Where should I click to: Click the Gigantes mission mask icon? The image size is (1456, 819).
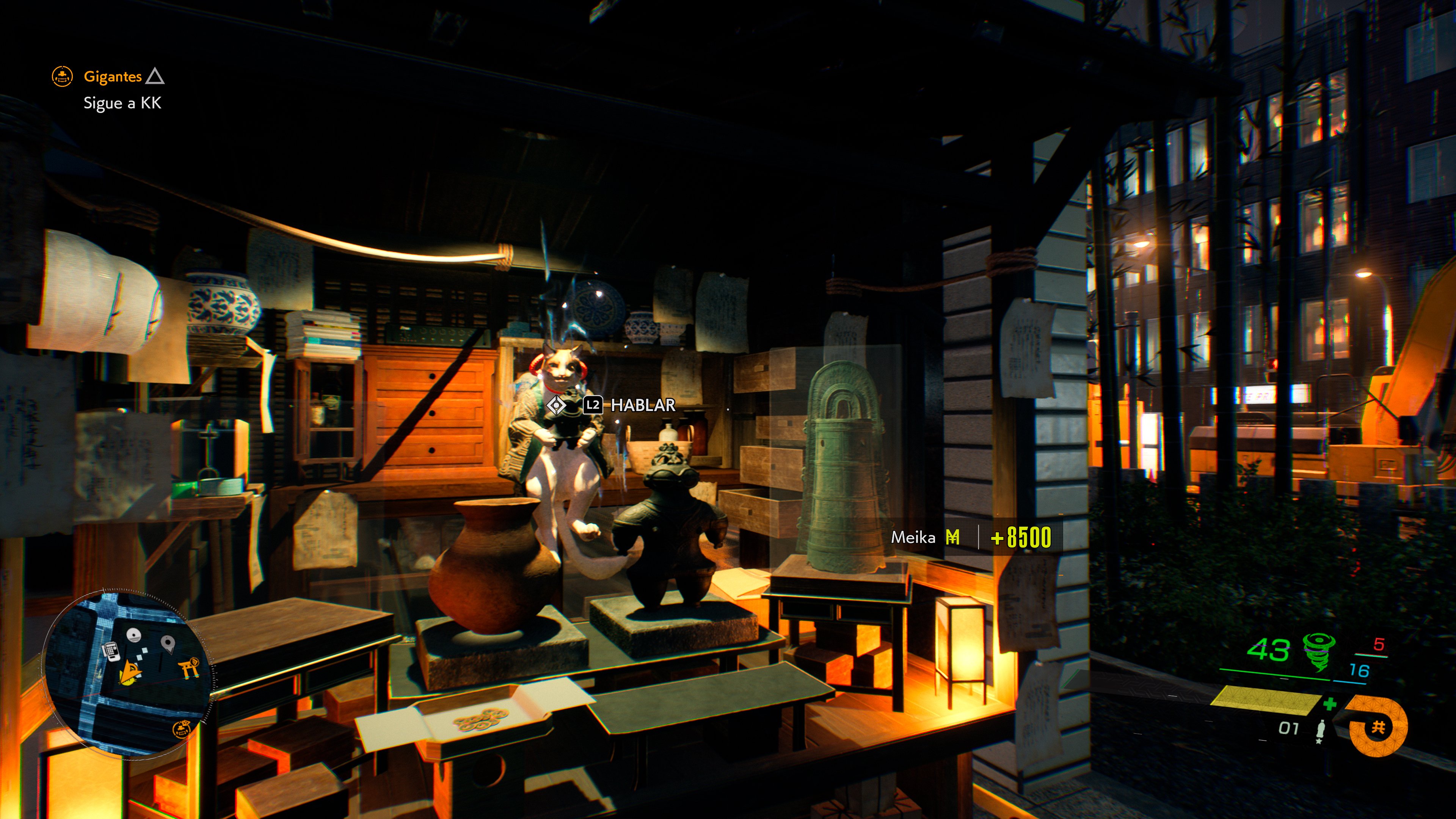coord(63,76)
